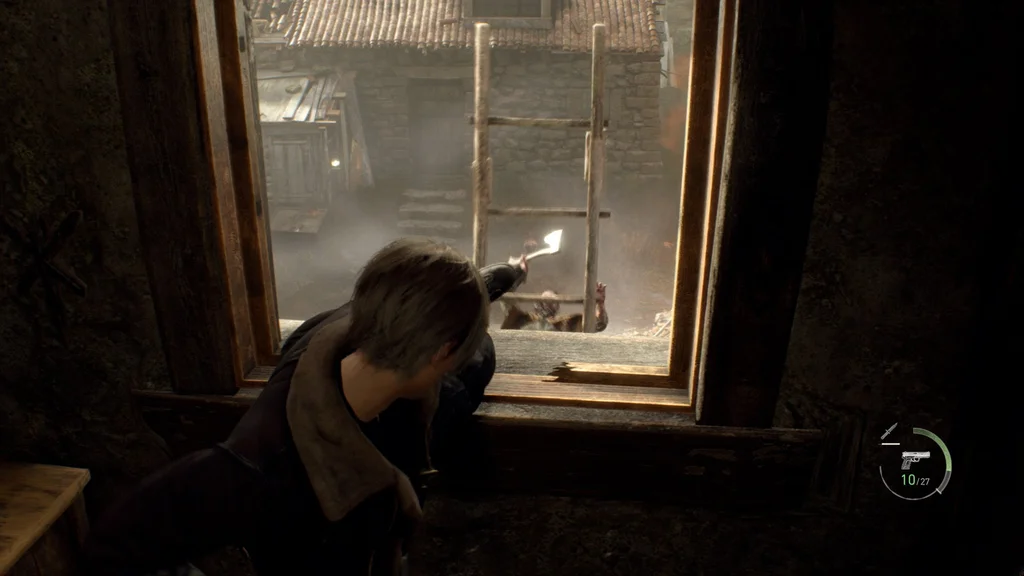This screenshot has height=576, width=1024.
Task: Click the combat knife icon
Action: coord(889,431)
